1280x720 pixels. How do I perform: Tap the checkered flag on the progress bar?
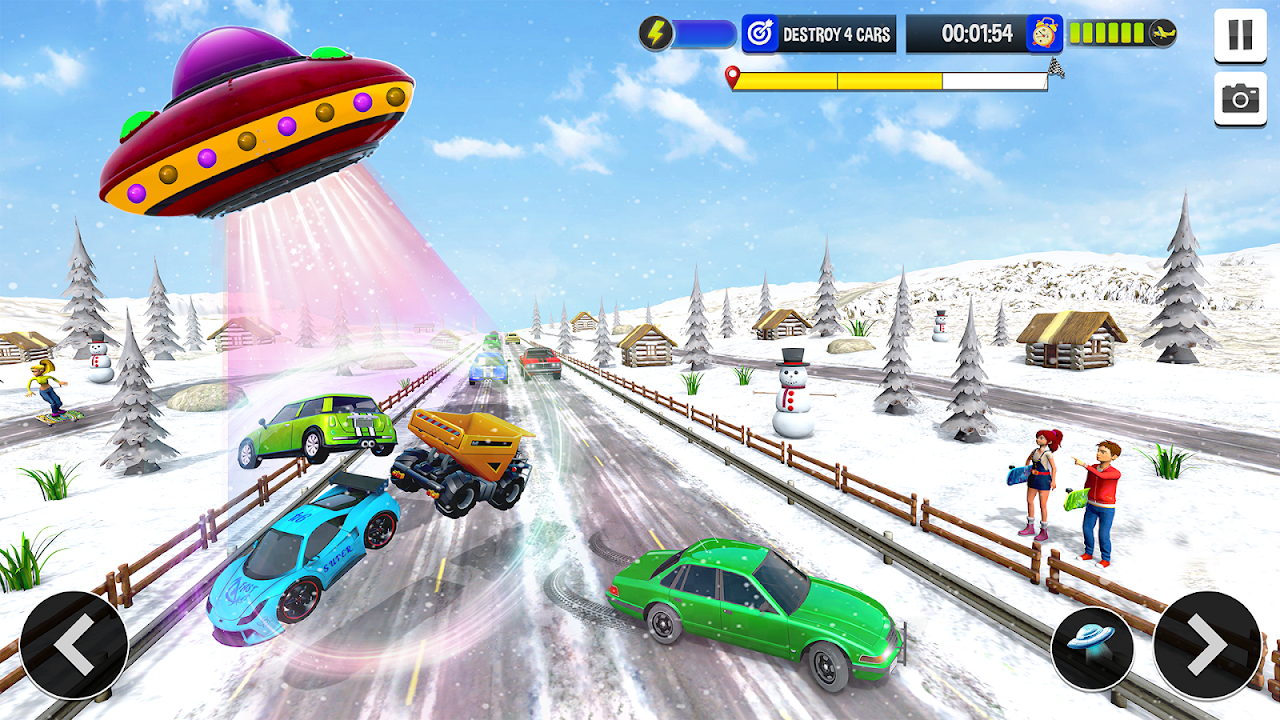tap(1055, 72)
